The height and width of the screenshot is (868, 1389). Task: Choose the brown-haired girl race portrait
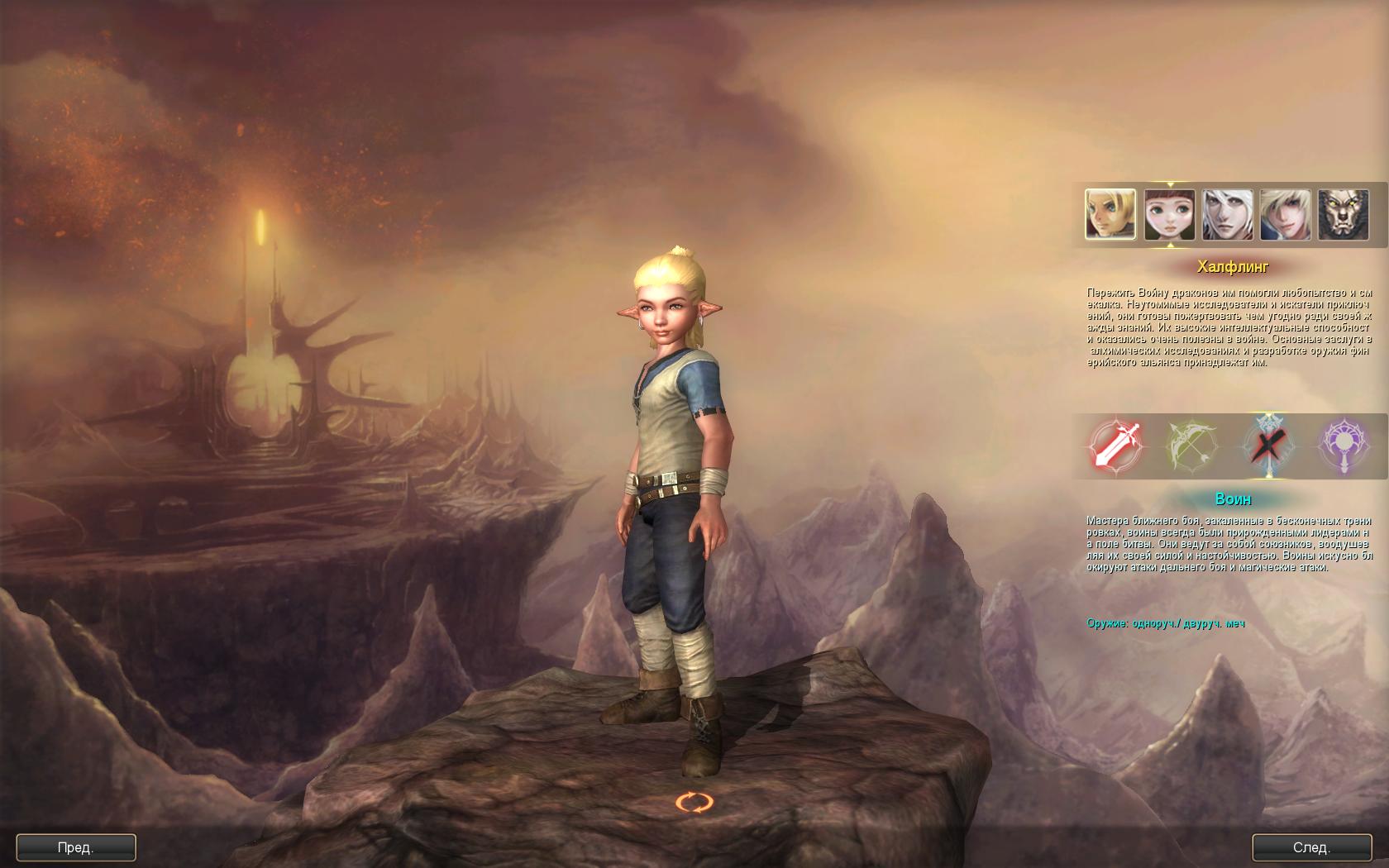coord(1169,214)
